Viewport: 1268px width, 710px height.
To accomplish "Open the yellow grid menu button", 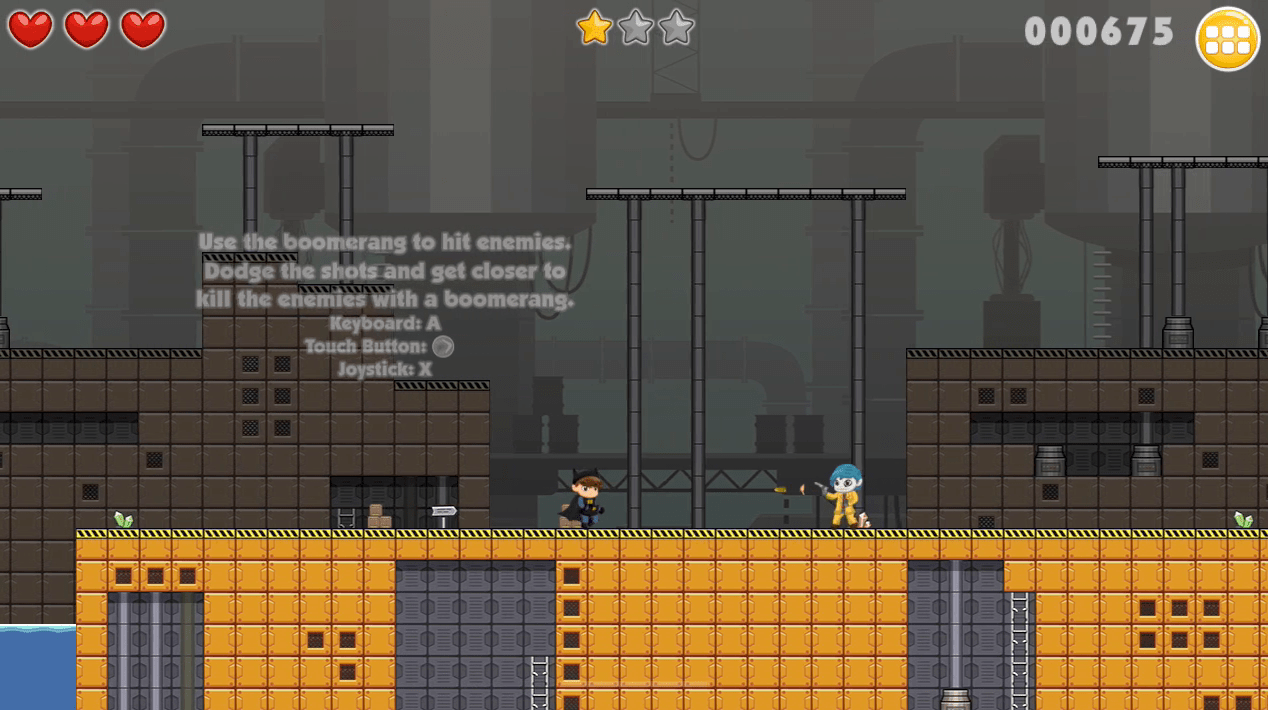I will [x=1227, y=39].
